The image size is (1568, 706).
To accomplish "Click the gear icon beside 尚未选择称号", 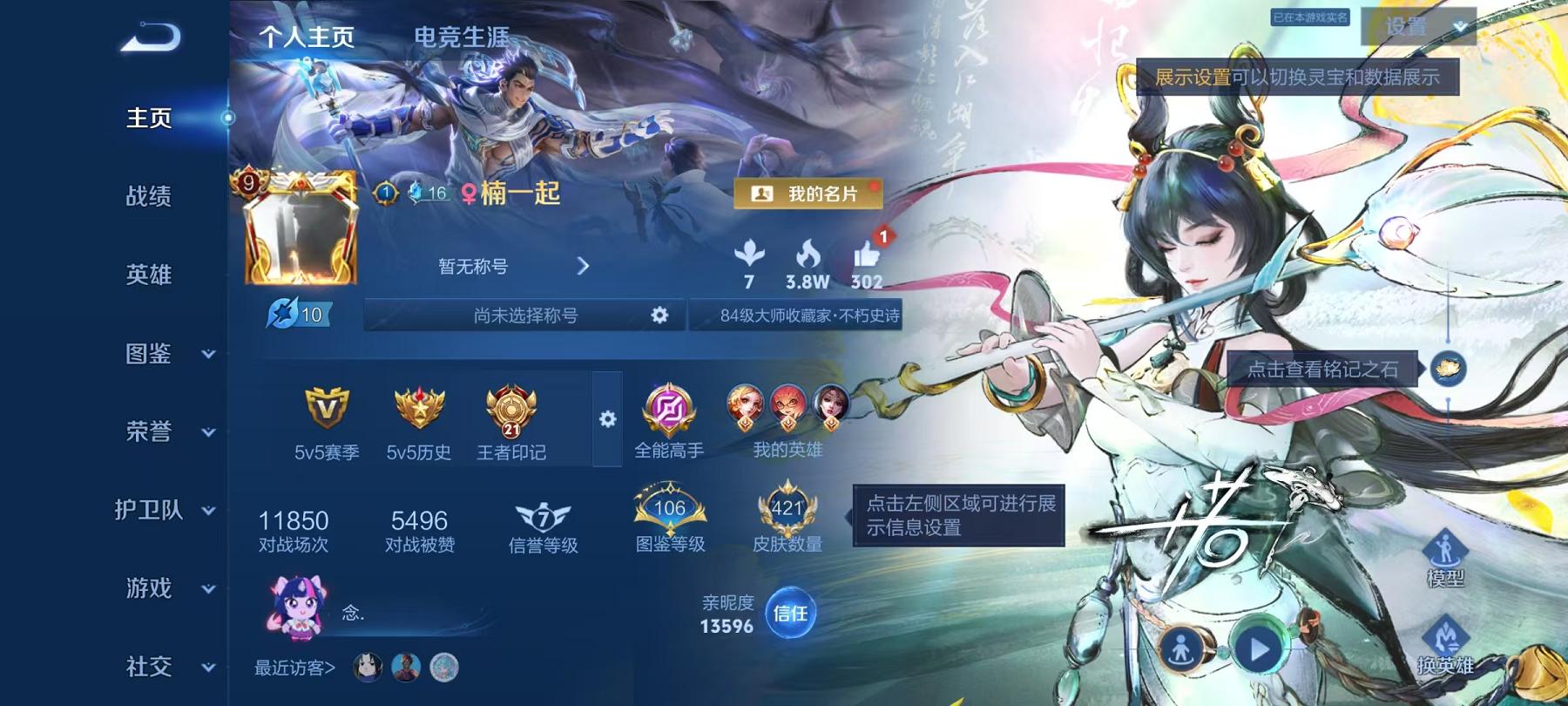I will click(659, 316).
